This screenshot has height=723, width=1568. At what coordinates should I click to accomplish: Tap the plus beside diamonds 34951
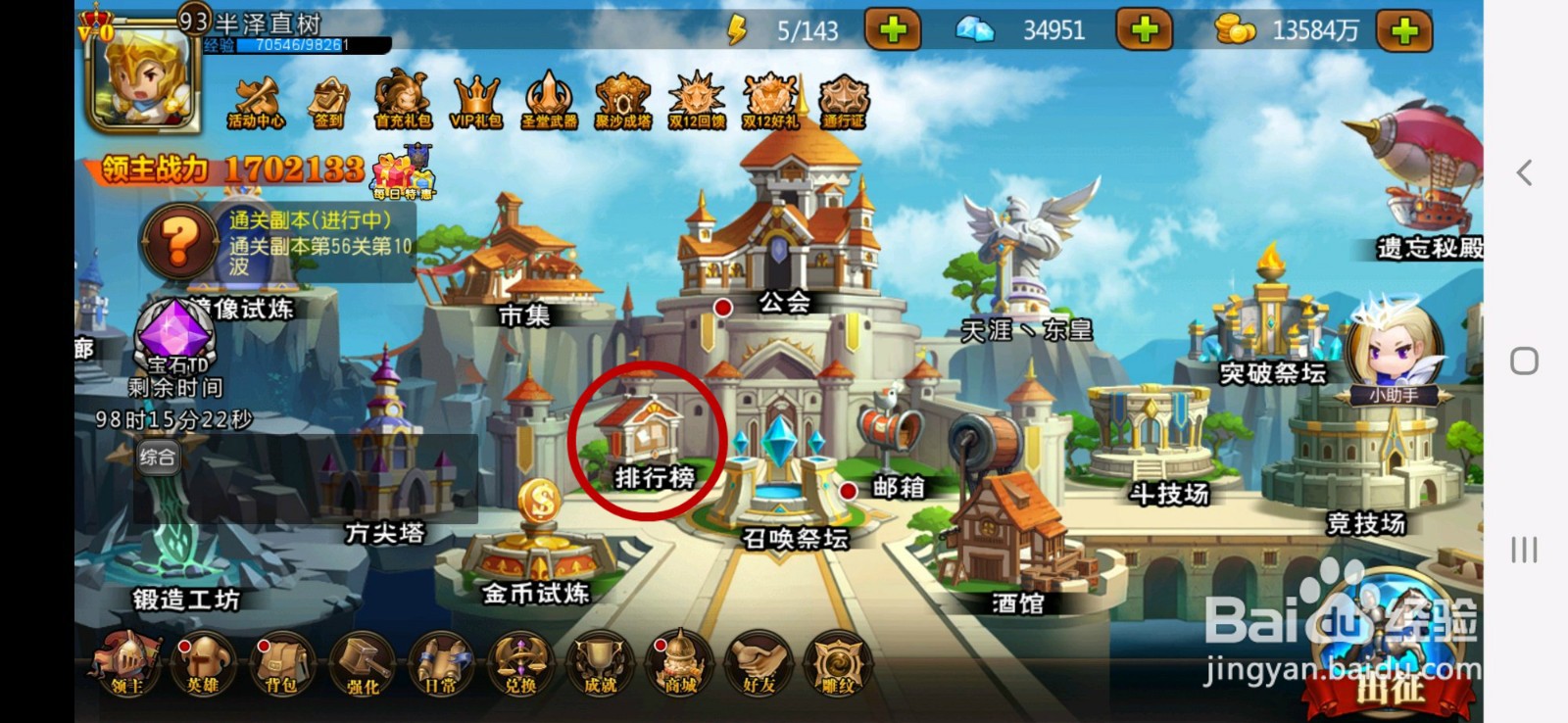point(1147,30)
